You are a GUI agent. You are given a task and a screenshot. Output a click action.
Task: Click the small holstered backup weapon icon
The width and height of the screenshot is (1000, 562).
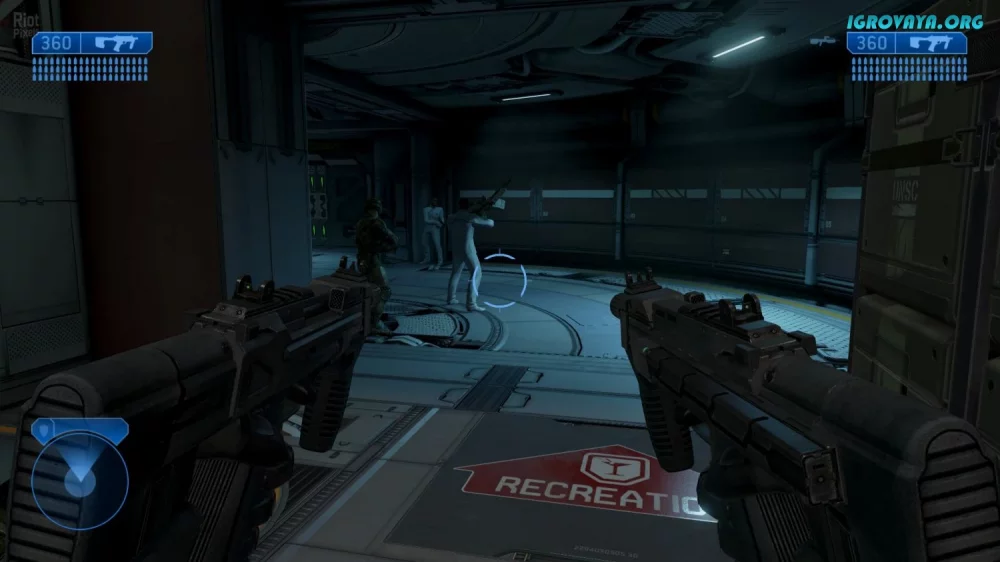click(823, 42)
